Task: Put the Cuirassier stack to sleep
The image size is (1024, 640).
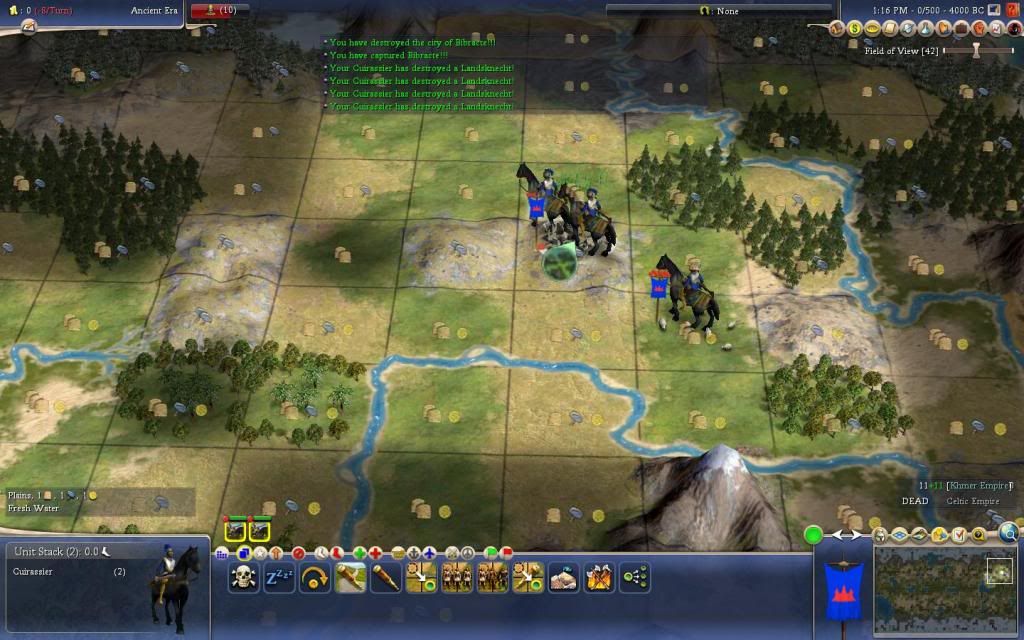Action: 279,577
